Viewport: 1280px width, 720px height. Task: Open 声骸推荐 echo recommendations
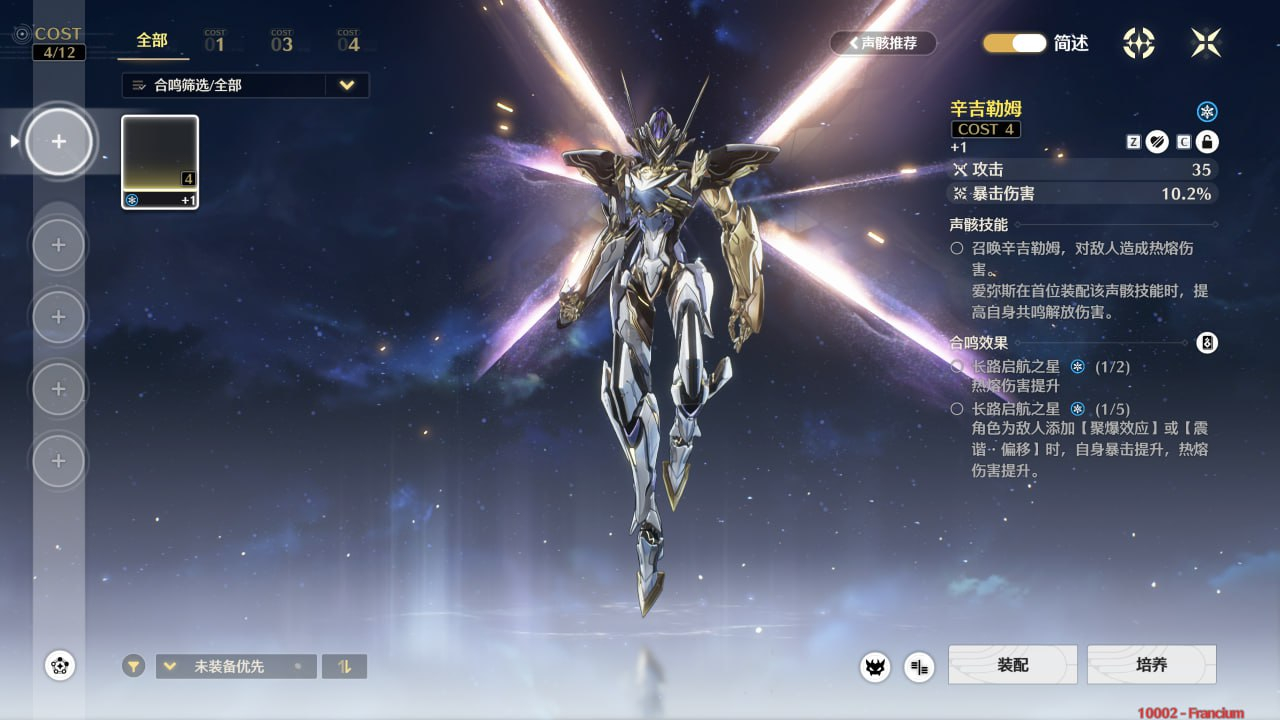[883, 43]
